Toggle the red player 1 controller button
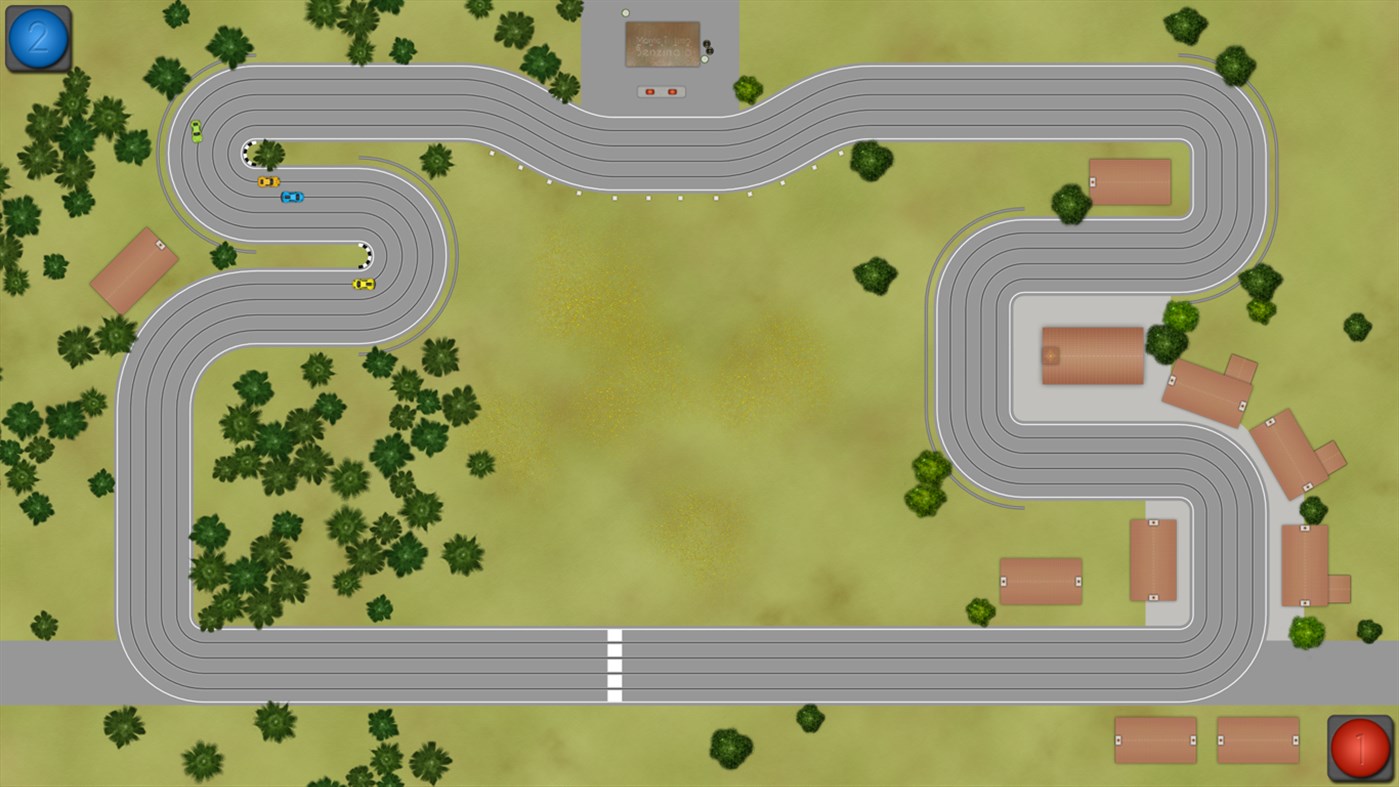Viewport: 1399px width, 787px height. 1362,748
